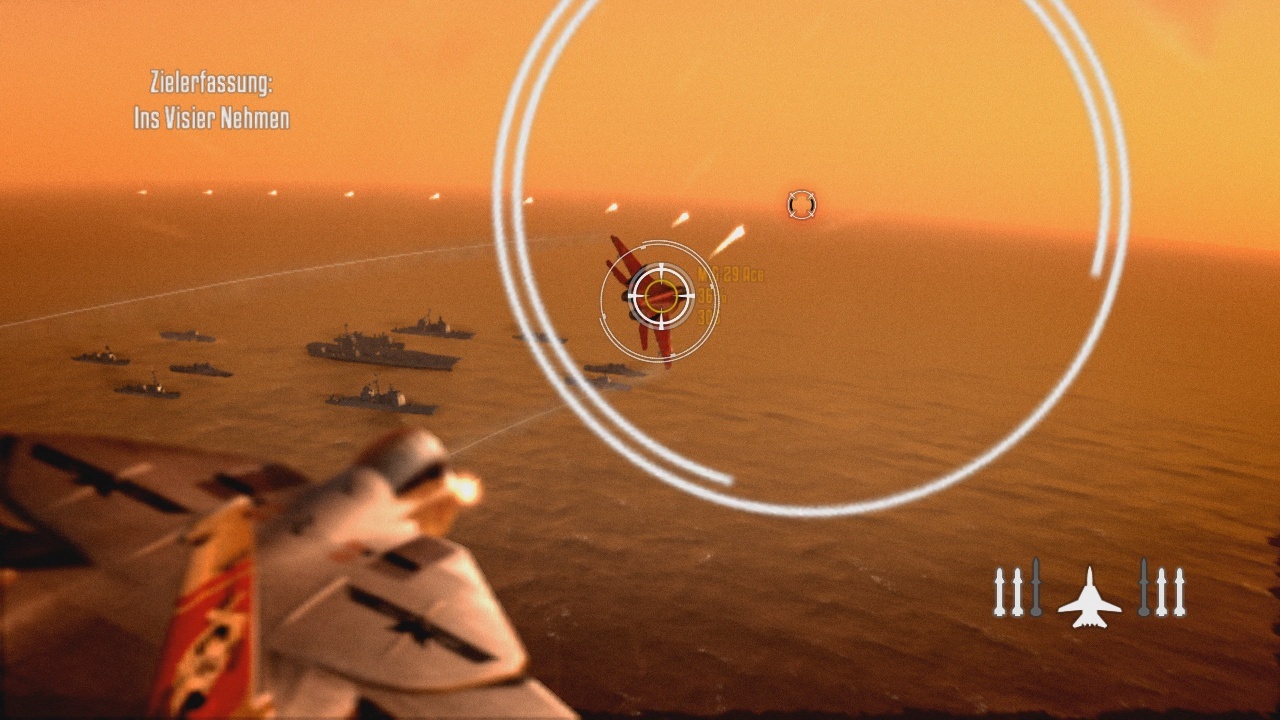
Task: Click the leftmost white missile icon
Action: click(999, 590)
